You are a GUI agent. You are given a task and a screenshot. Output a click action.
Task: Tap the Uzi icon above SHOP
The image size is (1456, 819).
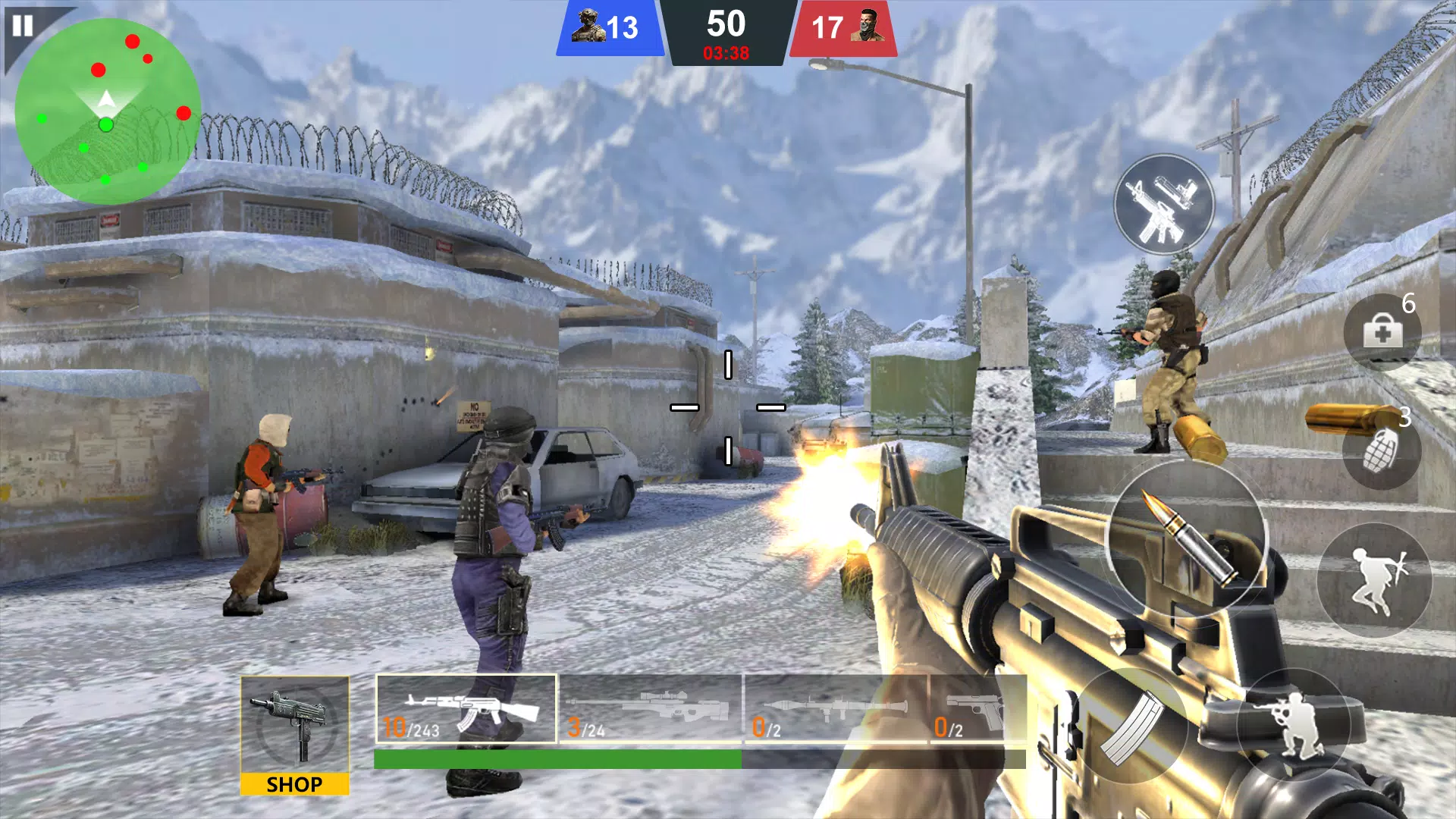296,724
